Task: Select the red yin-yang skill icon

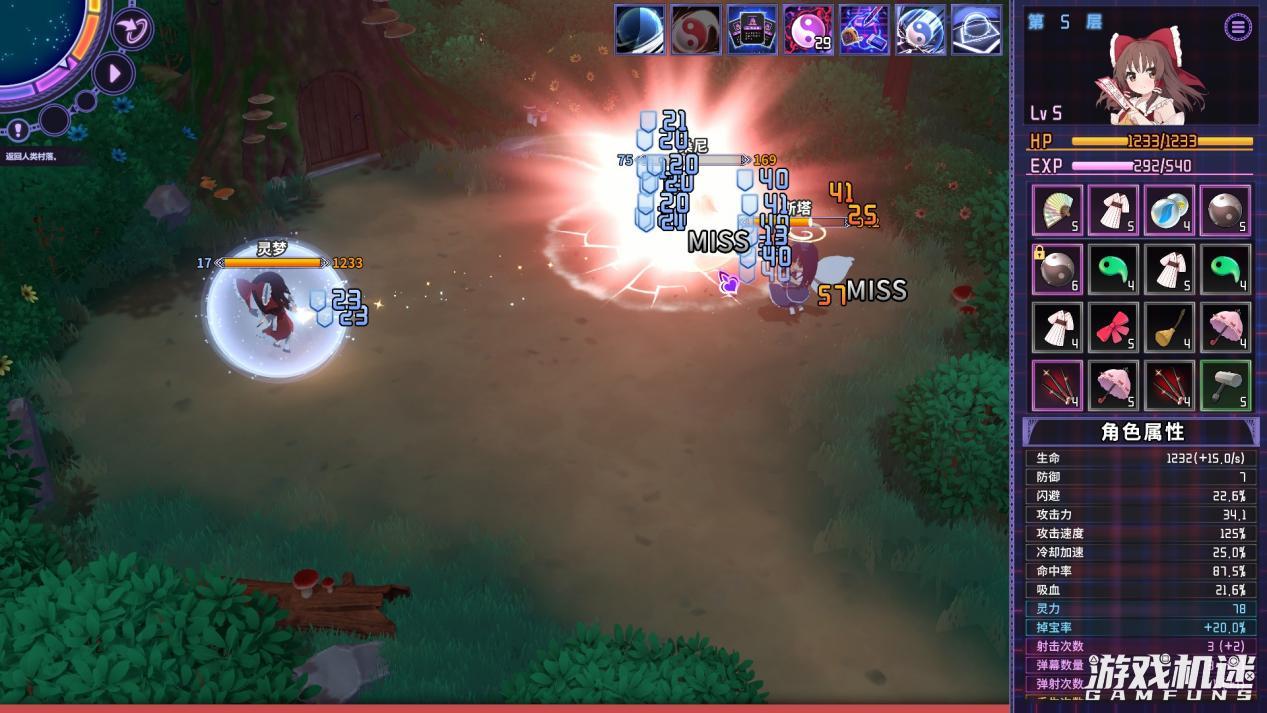Action: click(696, 30)
